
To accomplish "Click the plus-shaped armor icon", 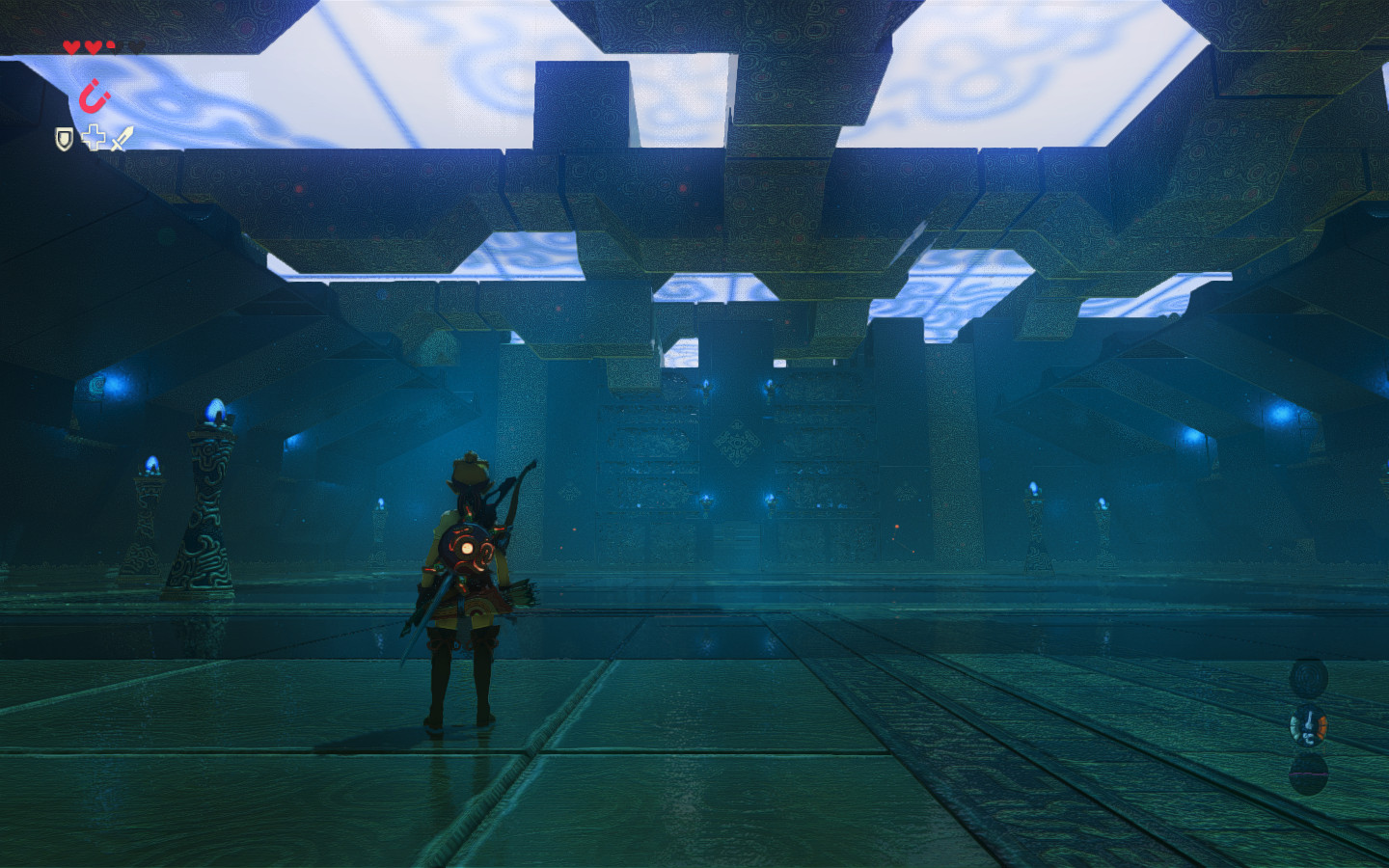I will (x=94, y=139).
